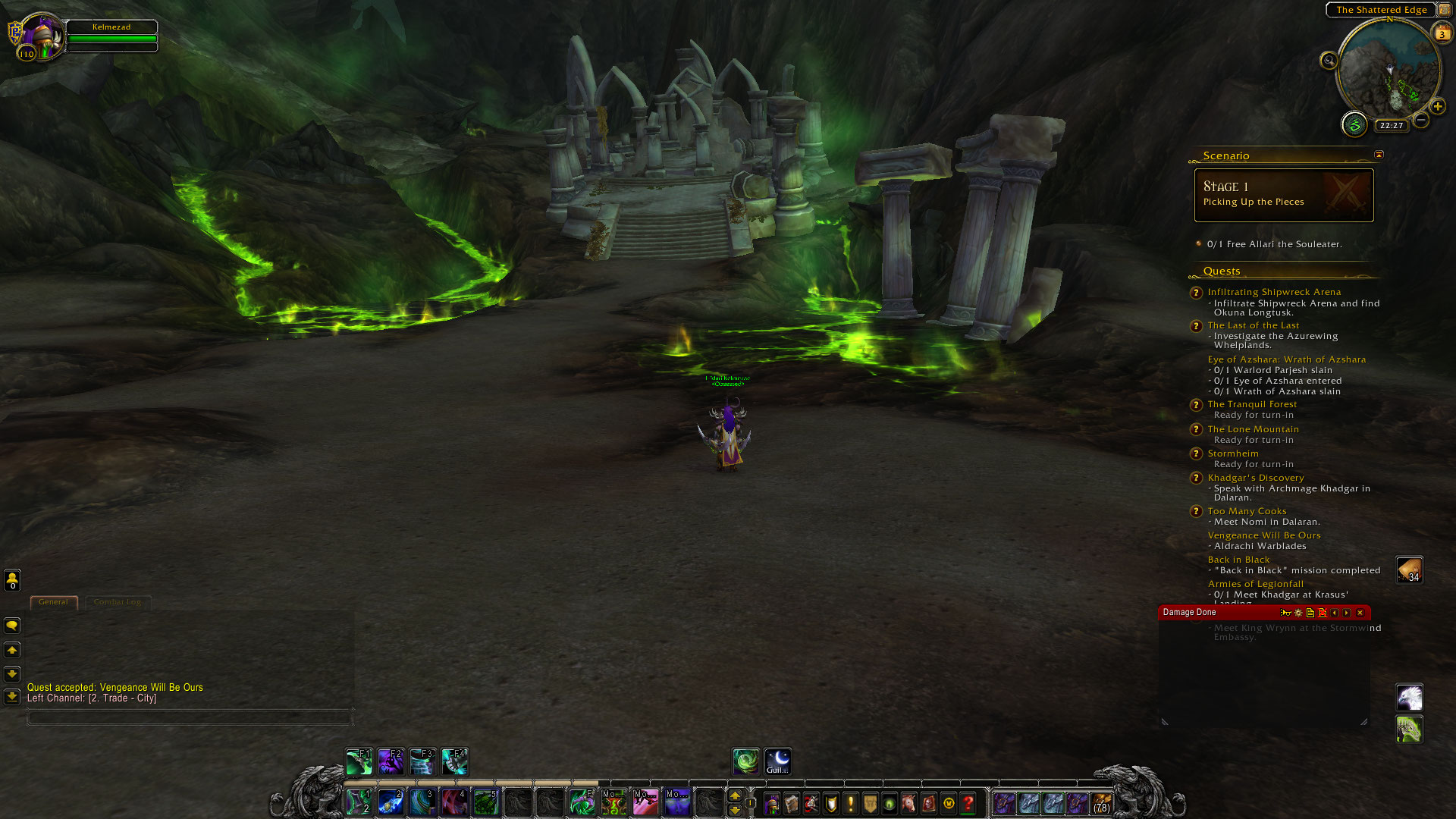Close the Damage Done meter window
Viewport: 1456px width, 819px height.
[x=1360, y=613]
